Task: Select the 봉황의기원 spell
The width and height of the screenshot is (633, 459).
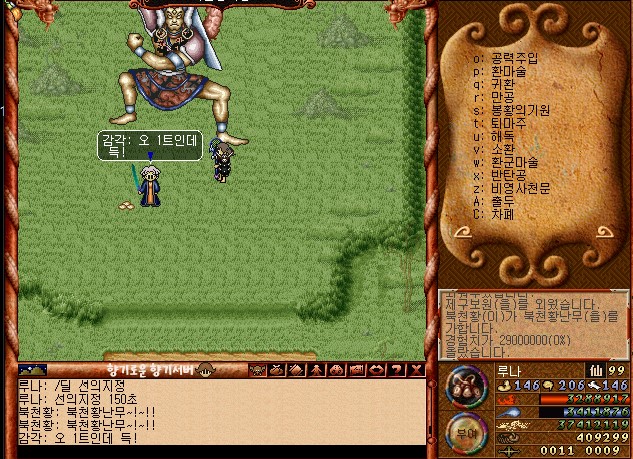Action: [520, 110]
